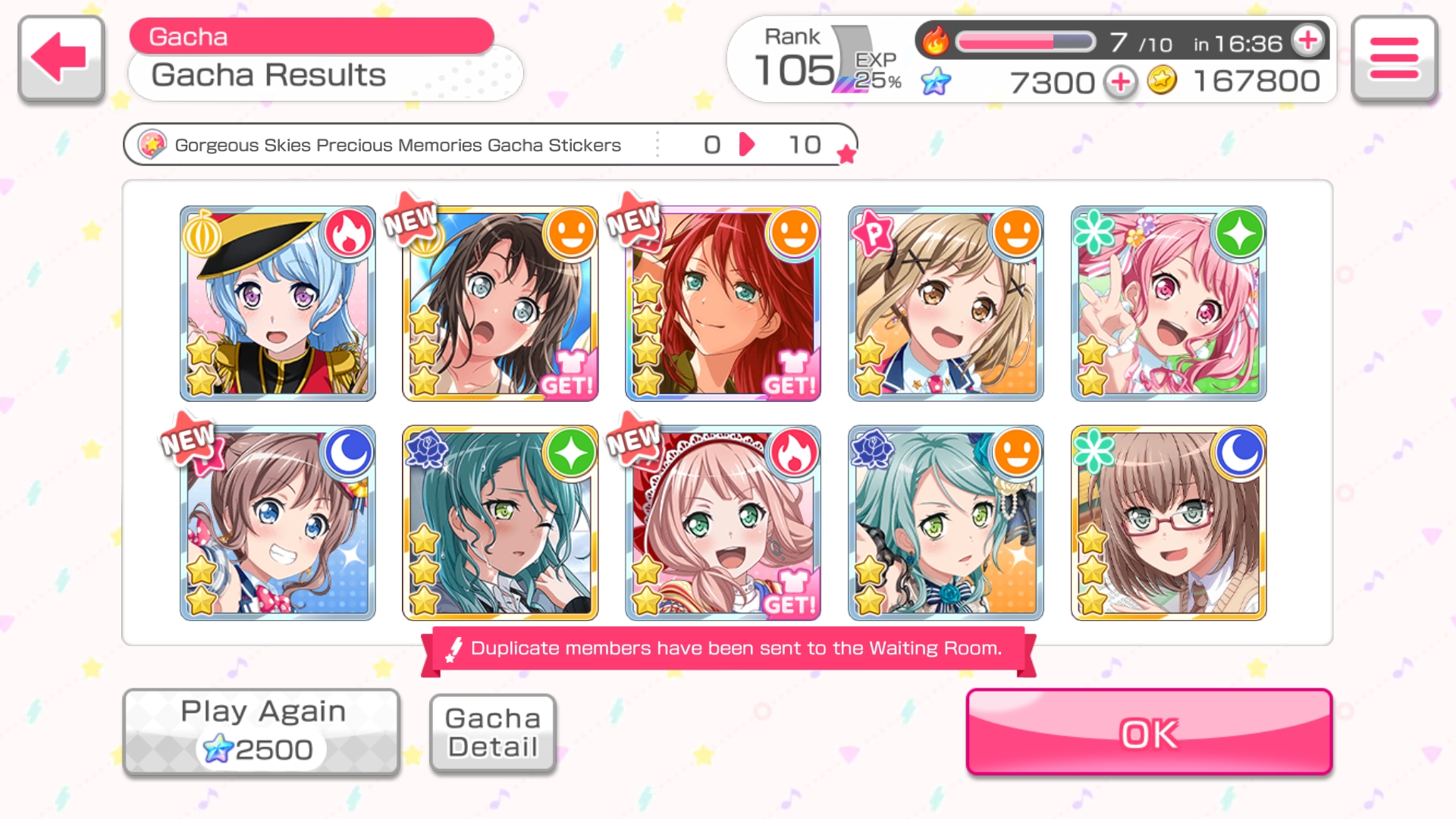Open Gacha Detail
This screenshot has width=1456, height=819.
493,733
